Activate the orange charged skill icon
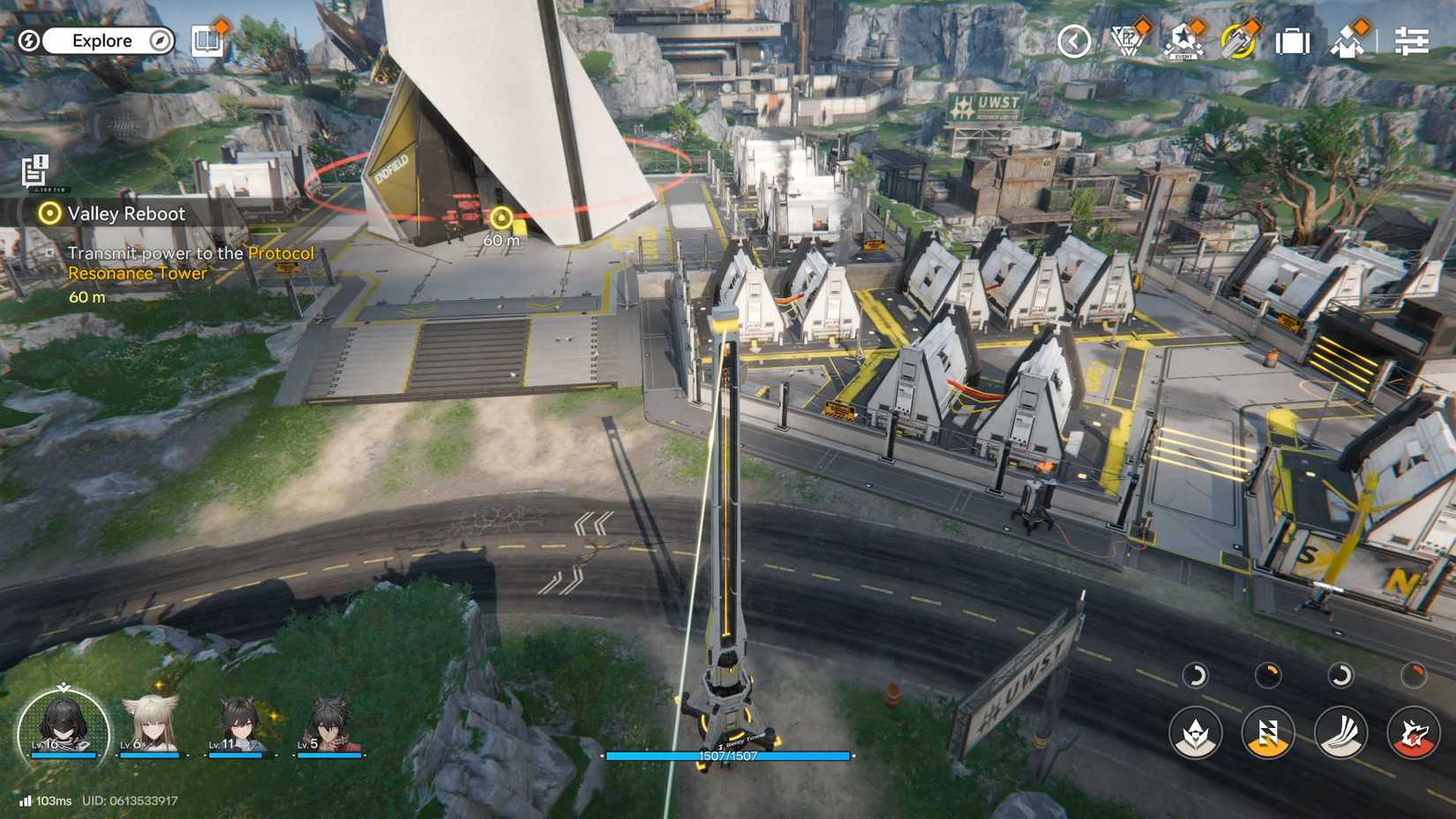1456x819 pixels. (x=1266, y=732)
